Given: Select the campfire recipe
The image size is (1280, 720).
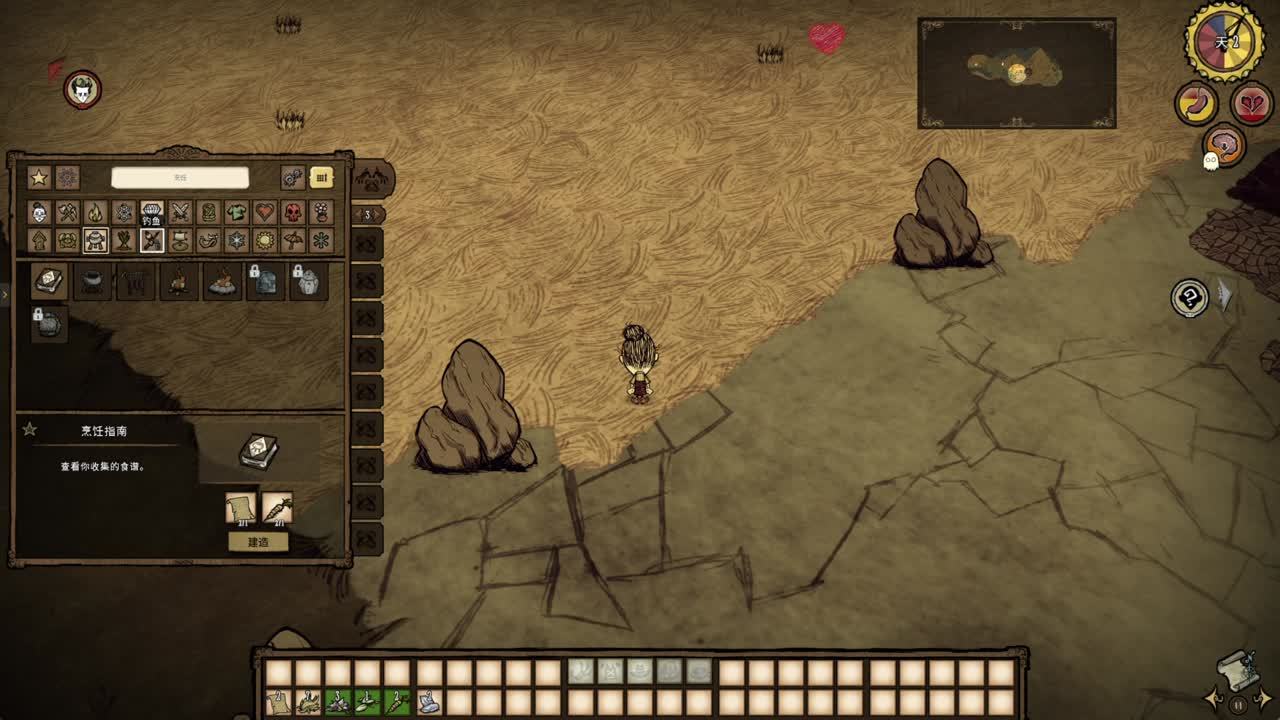Looking at the screenshot, I should pyautogui.click(x=178, y=283).
